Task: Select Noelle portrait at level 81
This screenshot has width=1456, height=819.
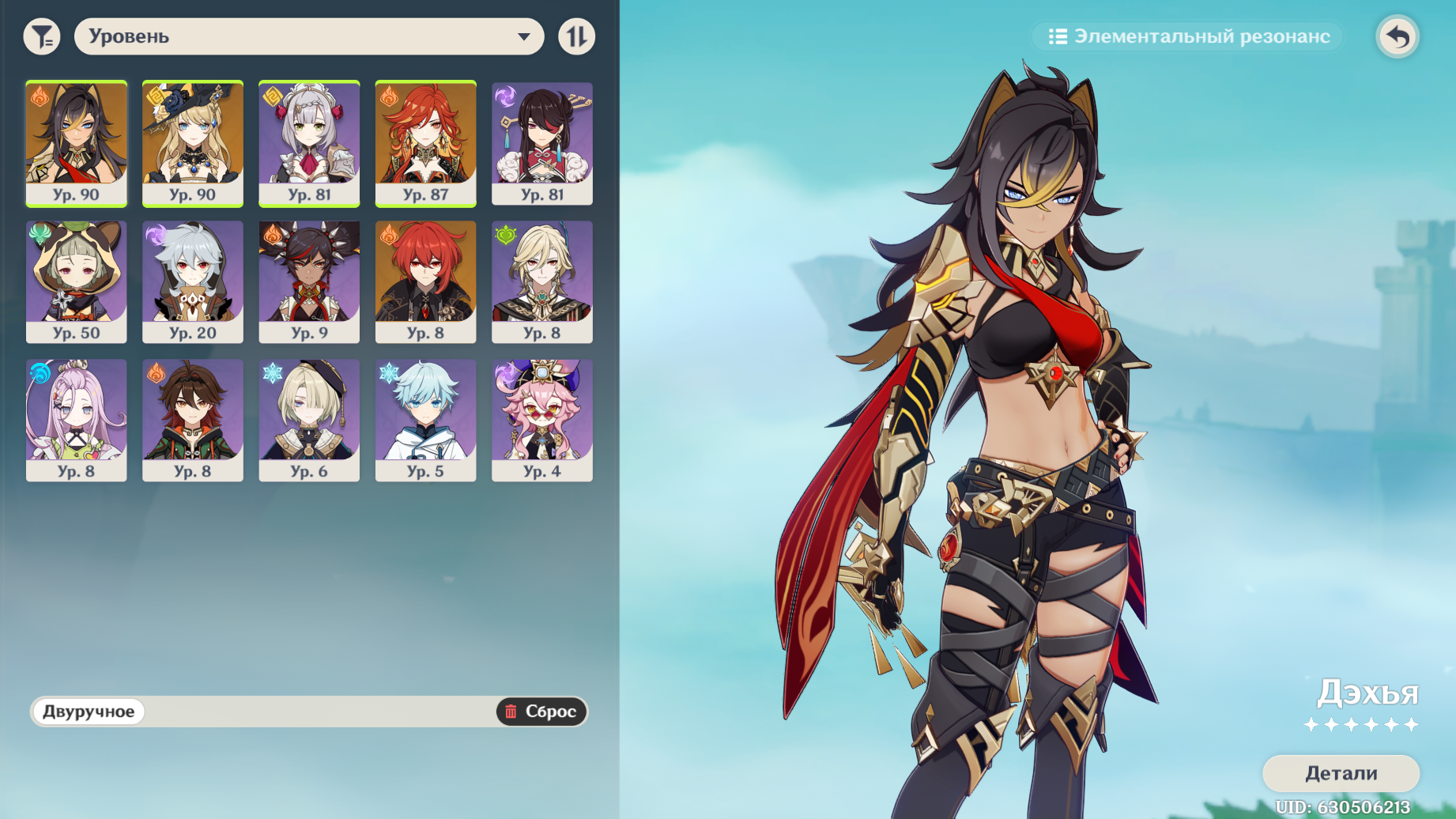Action: [x=309, y=143]
